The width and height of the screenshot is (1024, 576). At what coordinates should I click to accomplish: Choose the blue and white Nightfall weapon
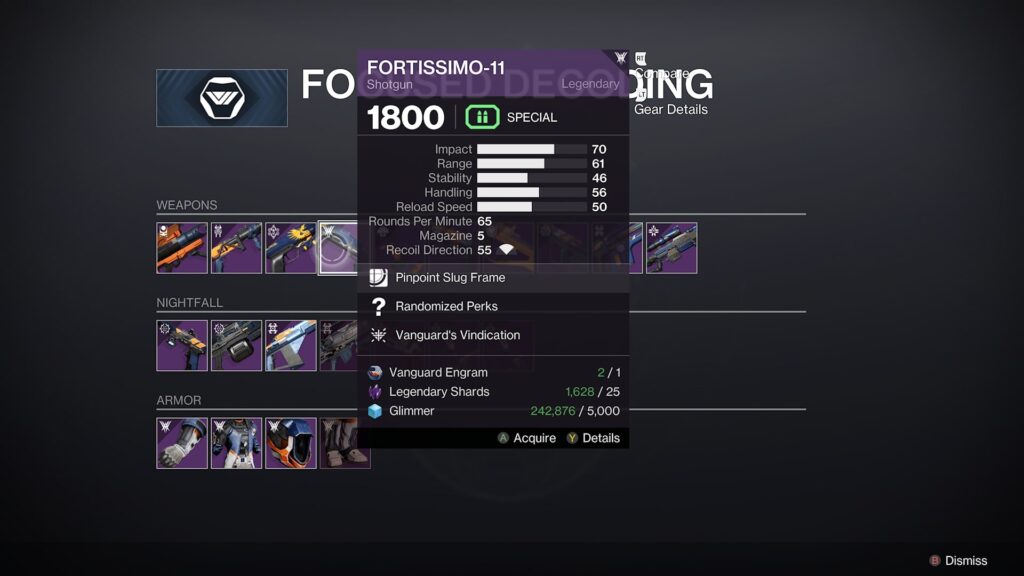click(290, 345)
